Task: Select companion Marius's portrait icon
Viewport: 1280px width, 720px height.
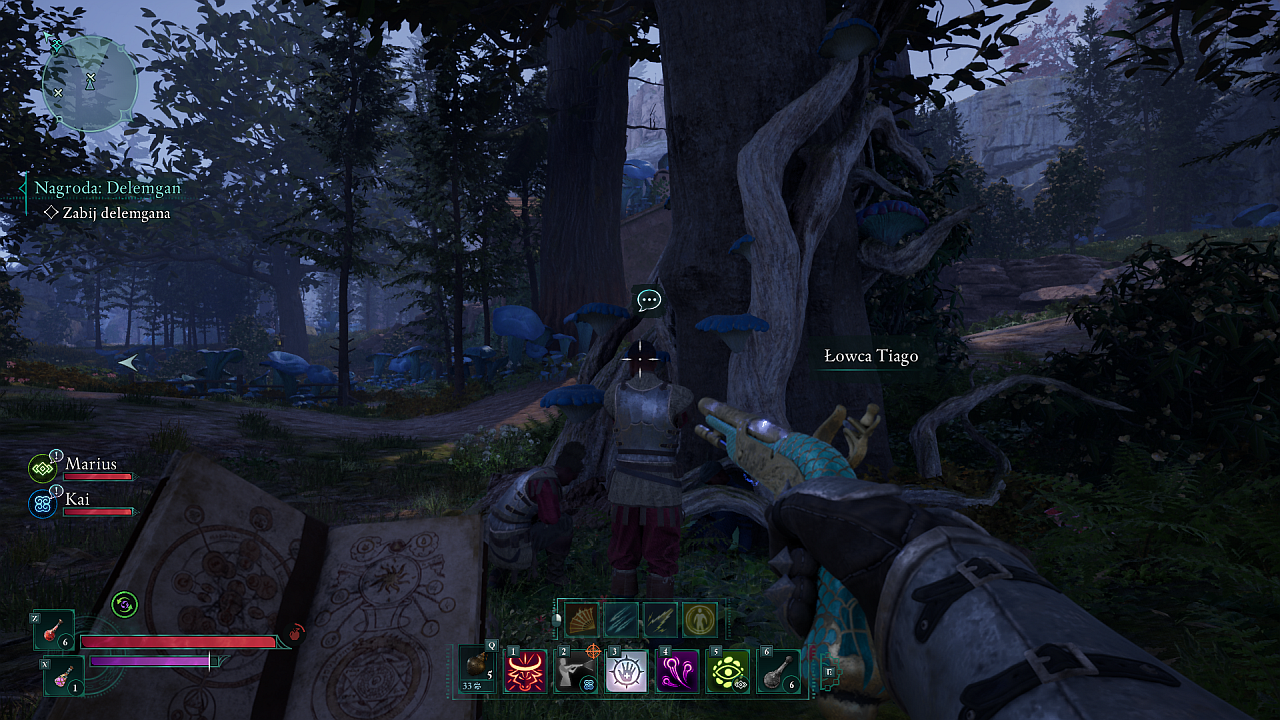Action: click(x=43, y=468)
